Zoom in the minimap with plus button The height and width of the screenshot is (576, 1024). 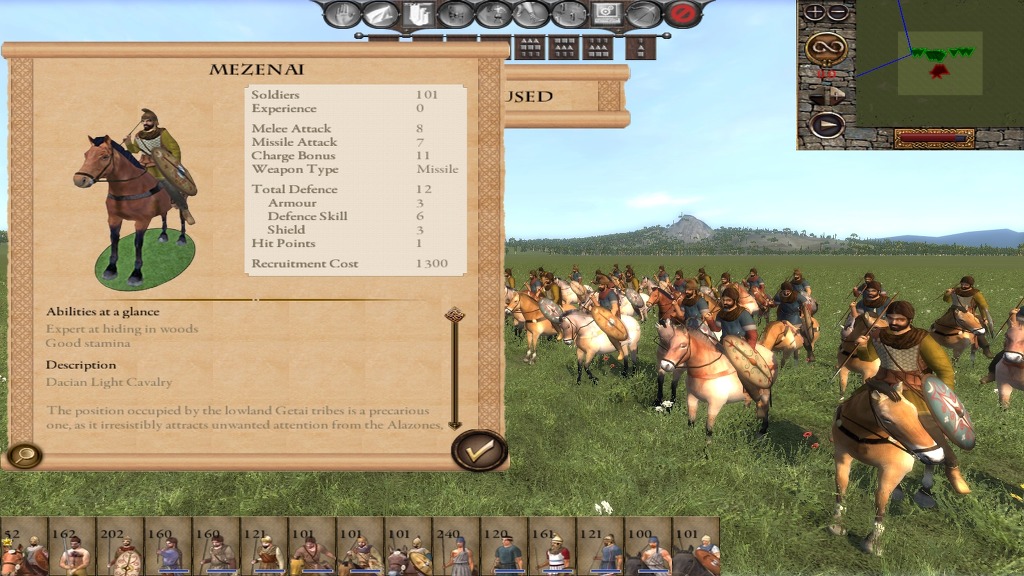coord(815,13)
